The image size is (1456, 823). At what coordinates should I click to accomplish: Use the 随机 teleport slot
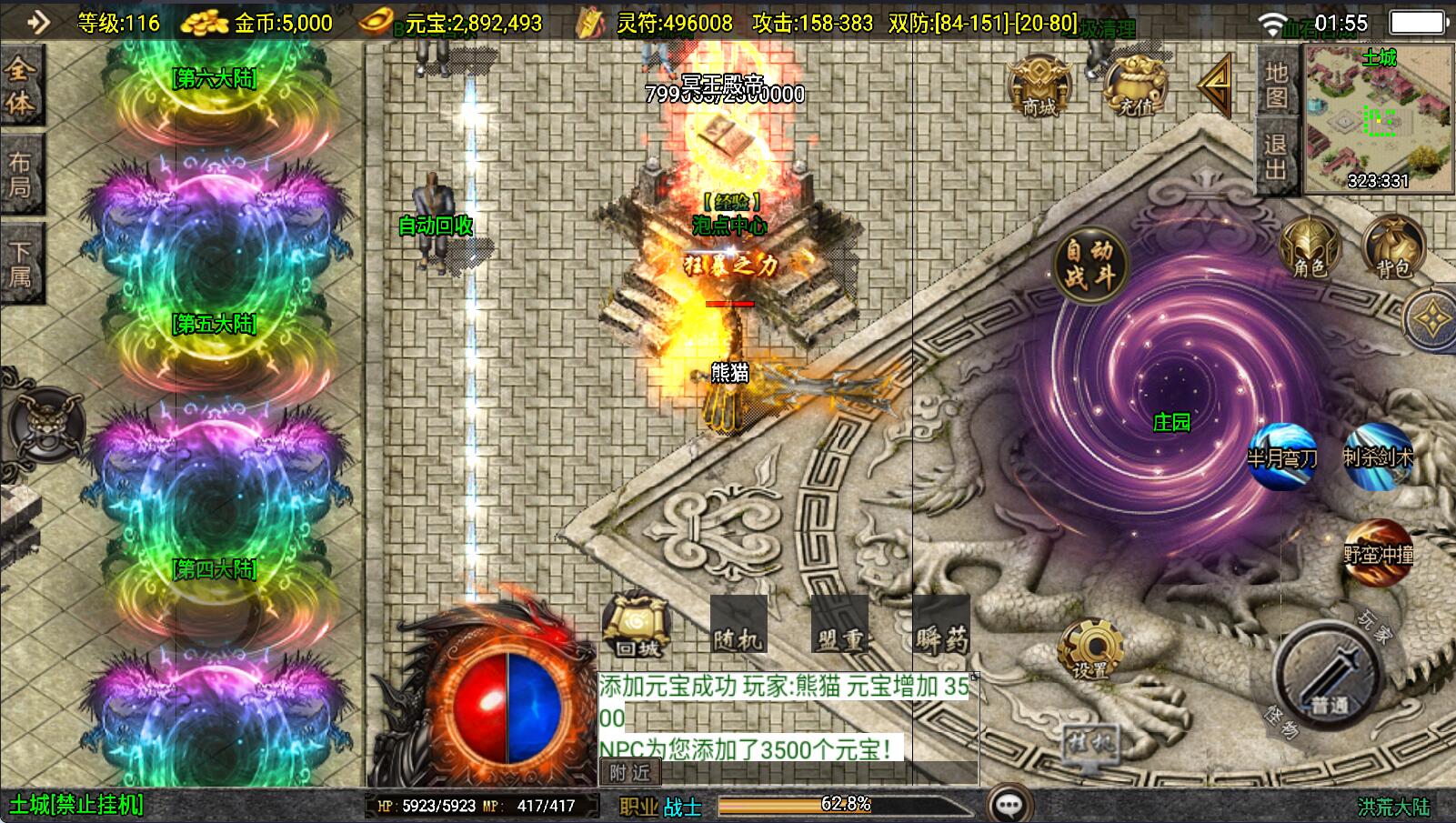coord(738,625)
